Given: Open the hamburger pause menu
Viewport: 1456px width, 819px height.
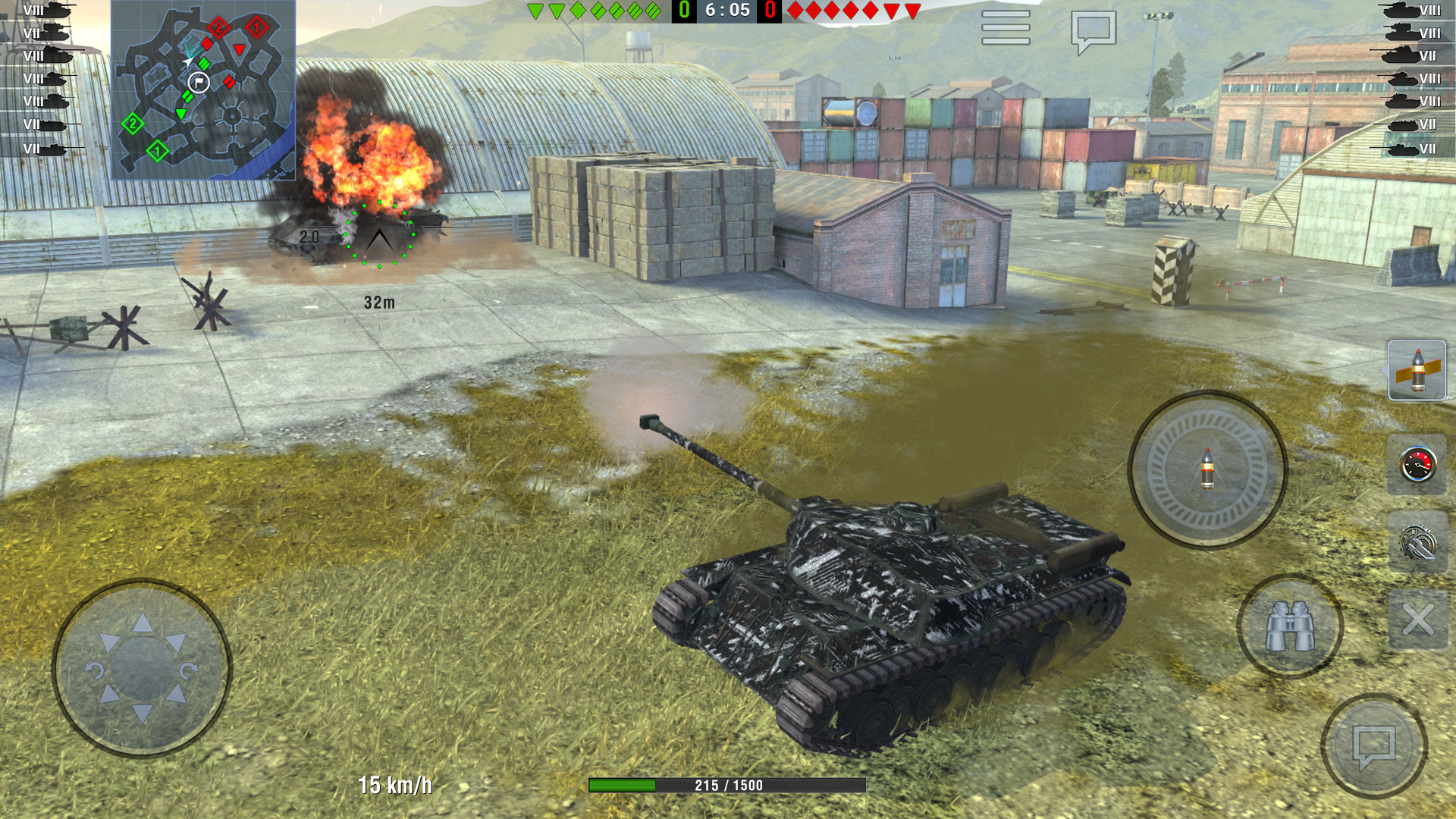Looking at the screenshot, I should [x=1006, y=28].
